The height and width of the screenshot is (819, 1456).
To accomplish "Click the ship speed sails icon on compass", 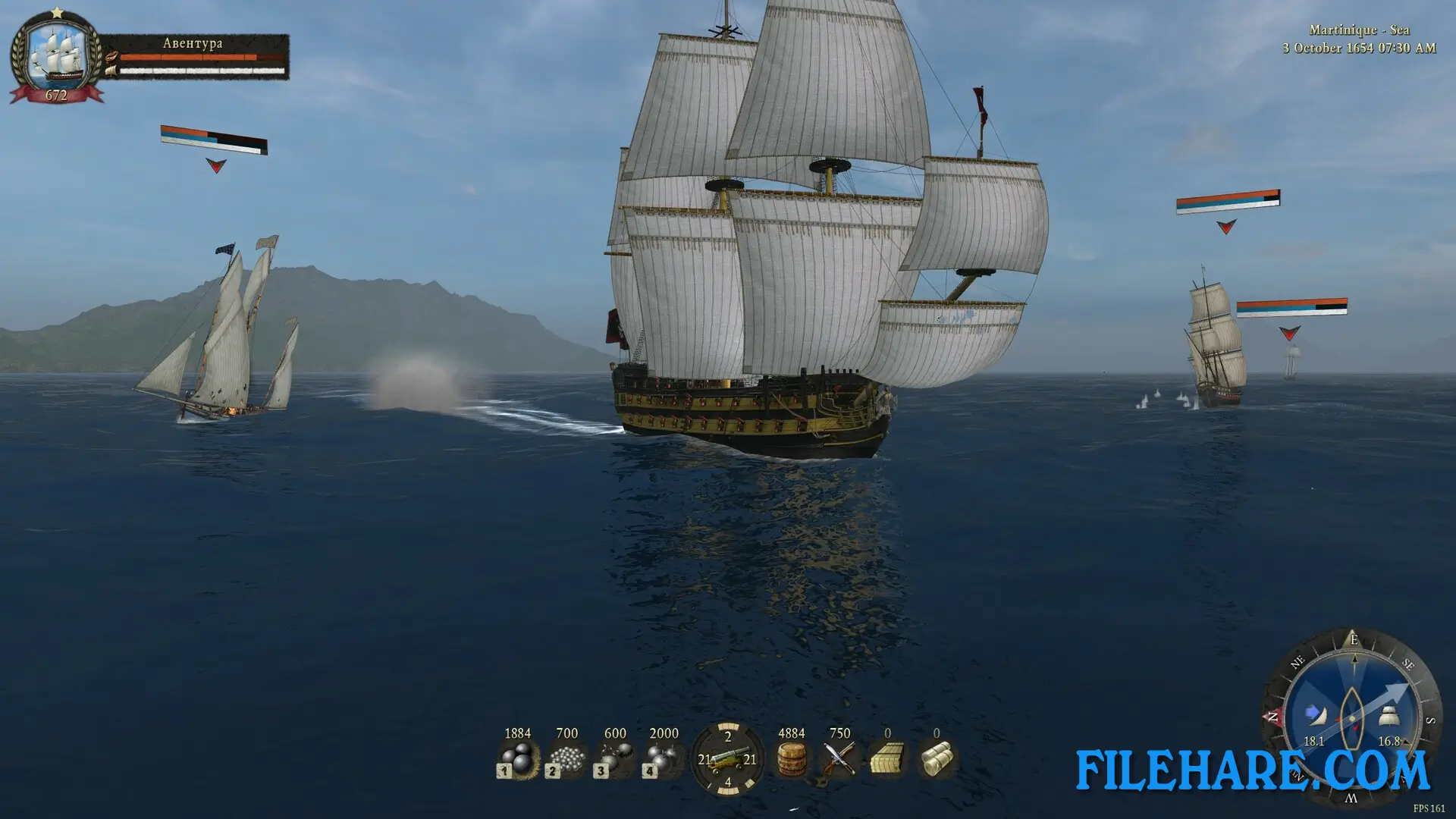I will 1389,717.
